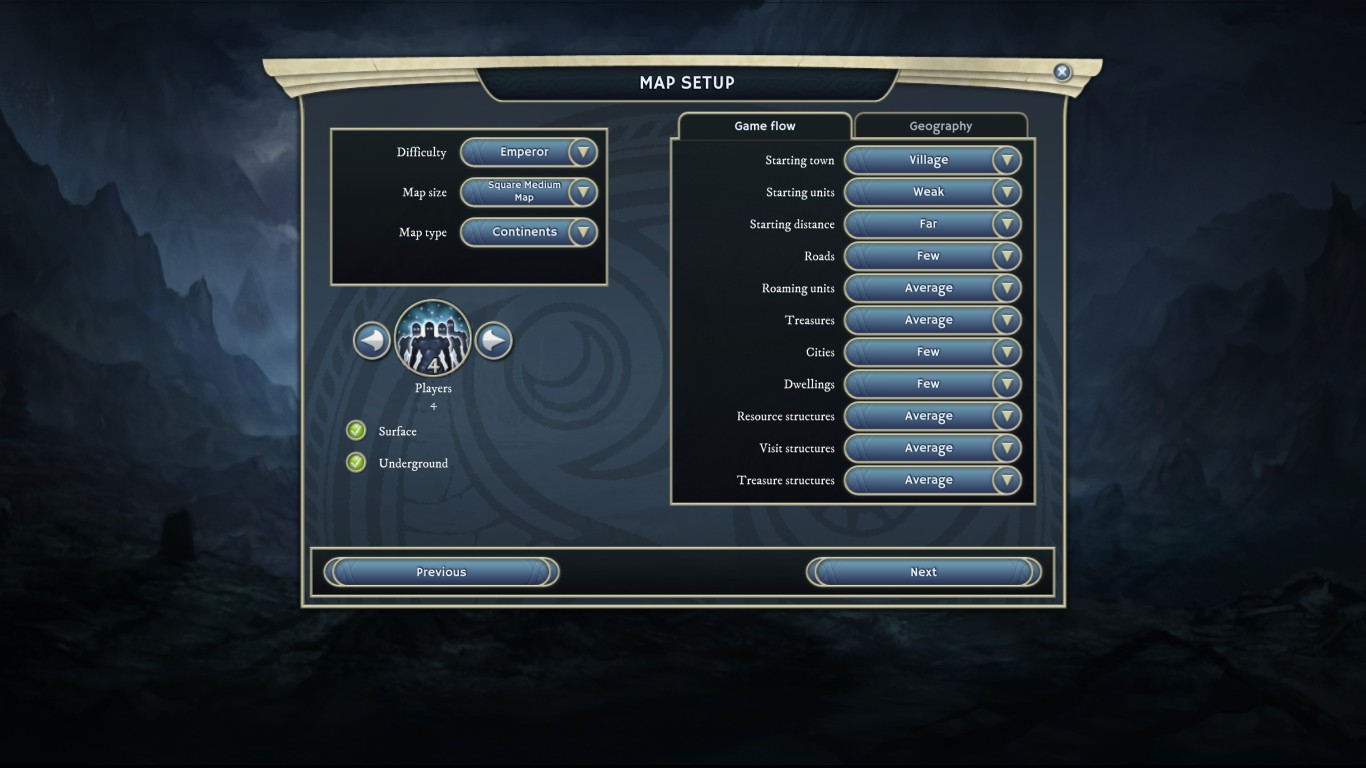The image size is (1366, 768).
Task: Open the Dwellings dropdown
Action: click(932, 384)
